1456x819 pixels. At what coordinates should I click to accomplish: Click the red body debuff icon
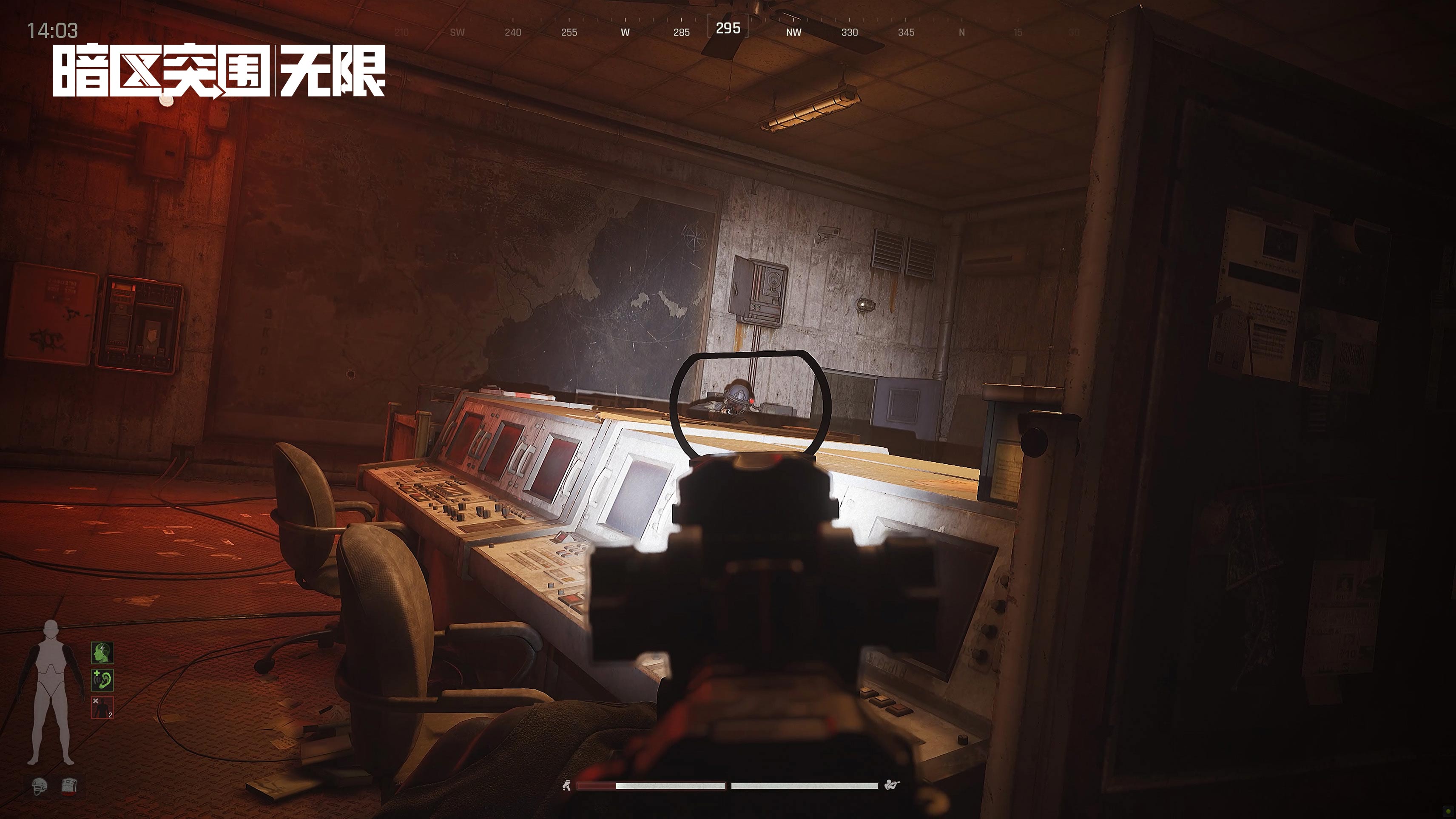[102, 708]
